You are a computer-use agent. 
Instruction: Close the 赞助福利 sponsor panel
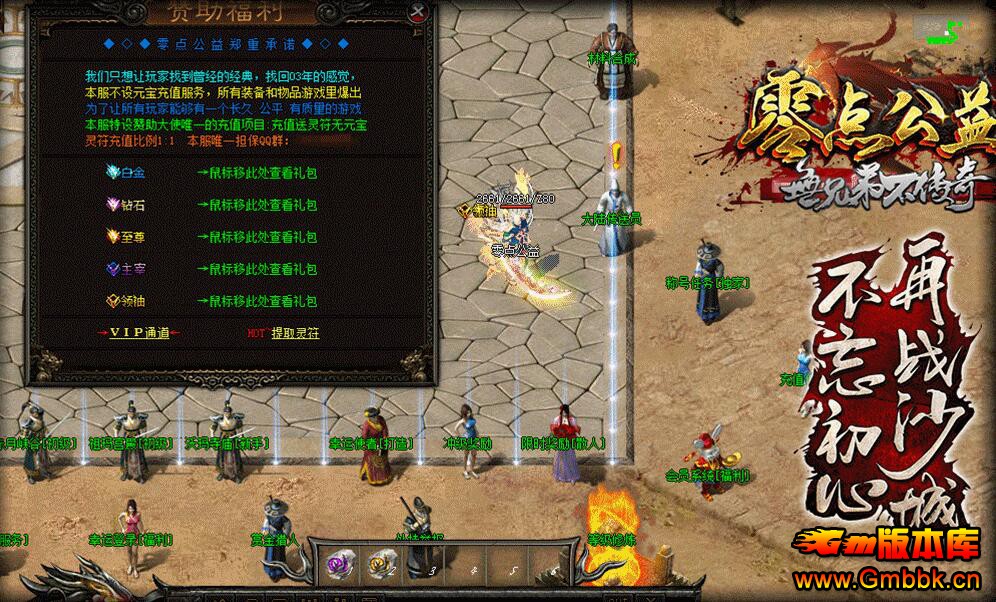(419, 12)
